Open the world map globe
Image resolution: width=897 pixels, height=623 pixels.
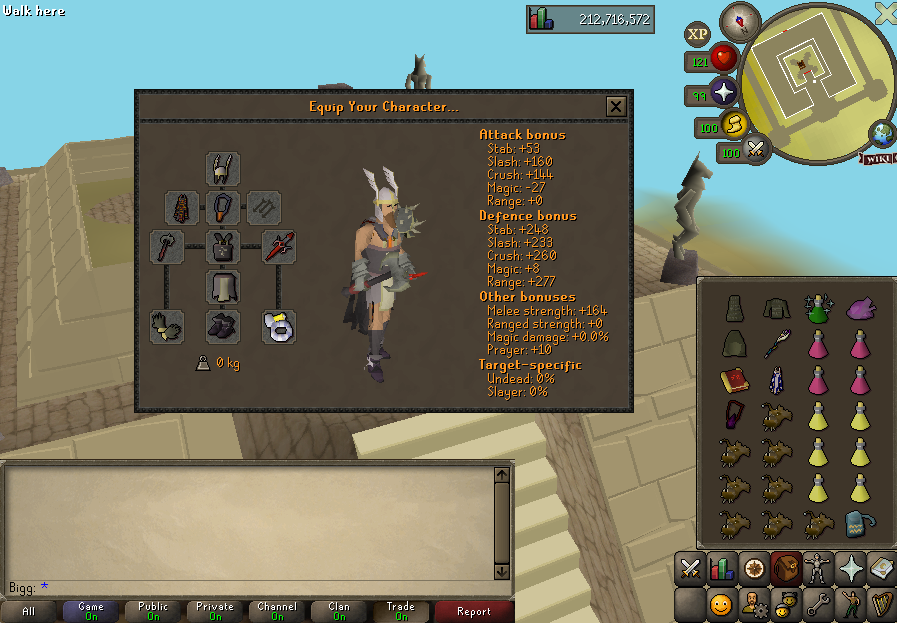pyautogui.click(x=882, y=133)
